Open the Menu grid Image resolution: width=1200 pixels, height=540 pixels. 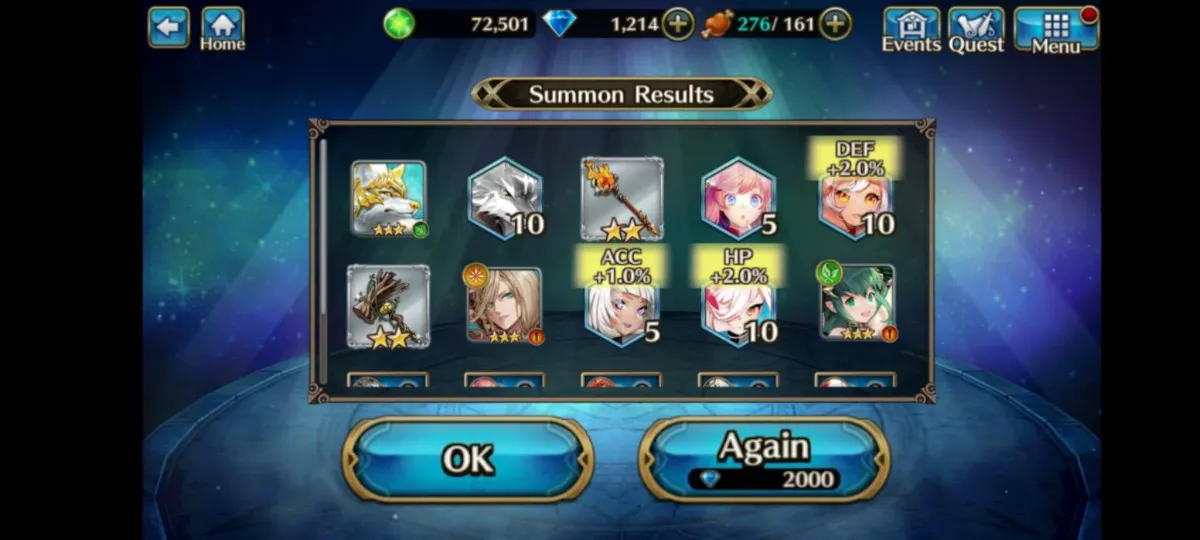click(x=1055, y=29)
